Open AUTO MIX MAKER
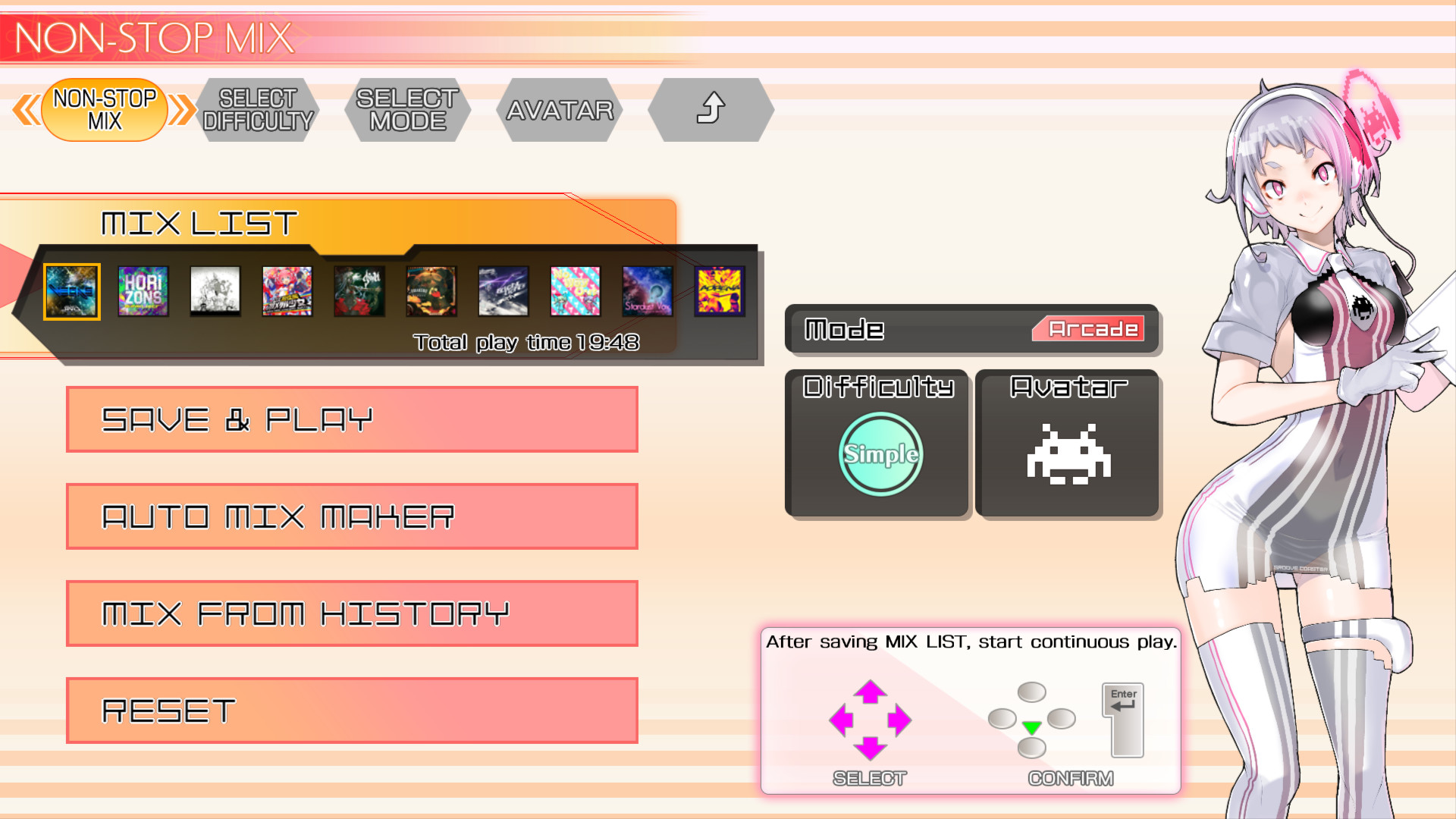Image resolution: width=1456 pixels, height=819 pixels. [x=351, y=516]
